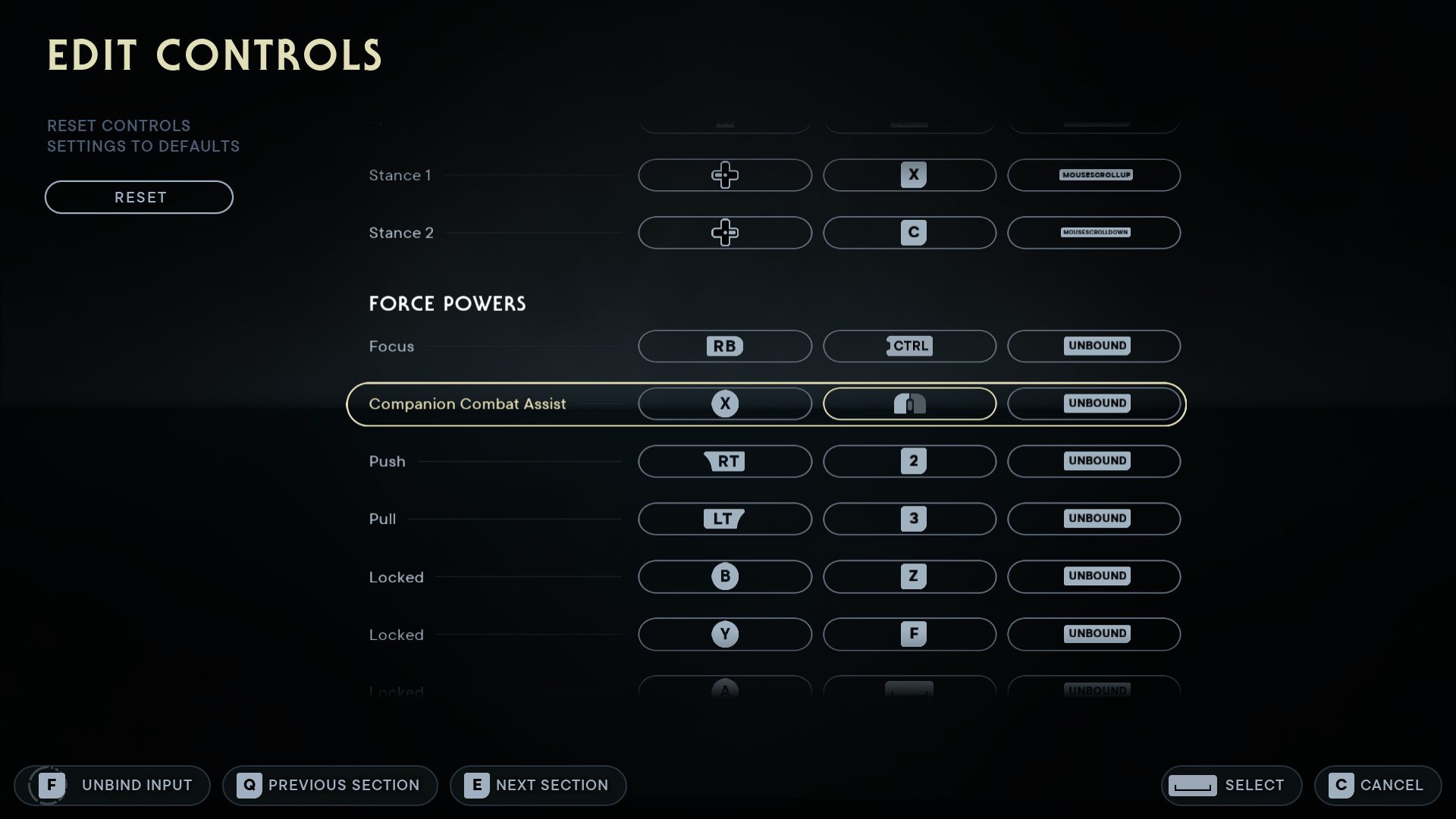Click the MOUSESCROLLUP binding for Stance 1
1456x819 pixels.
pyautogui.click(x=1094, y=174)
